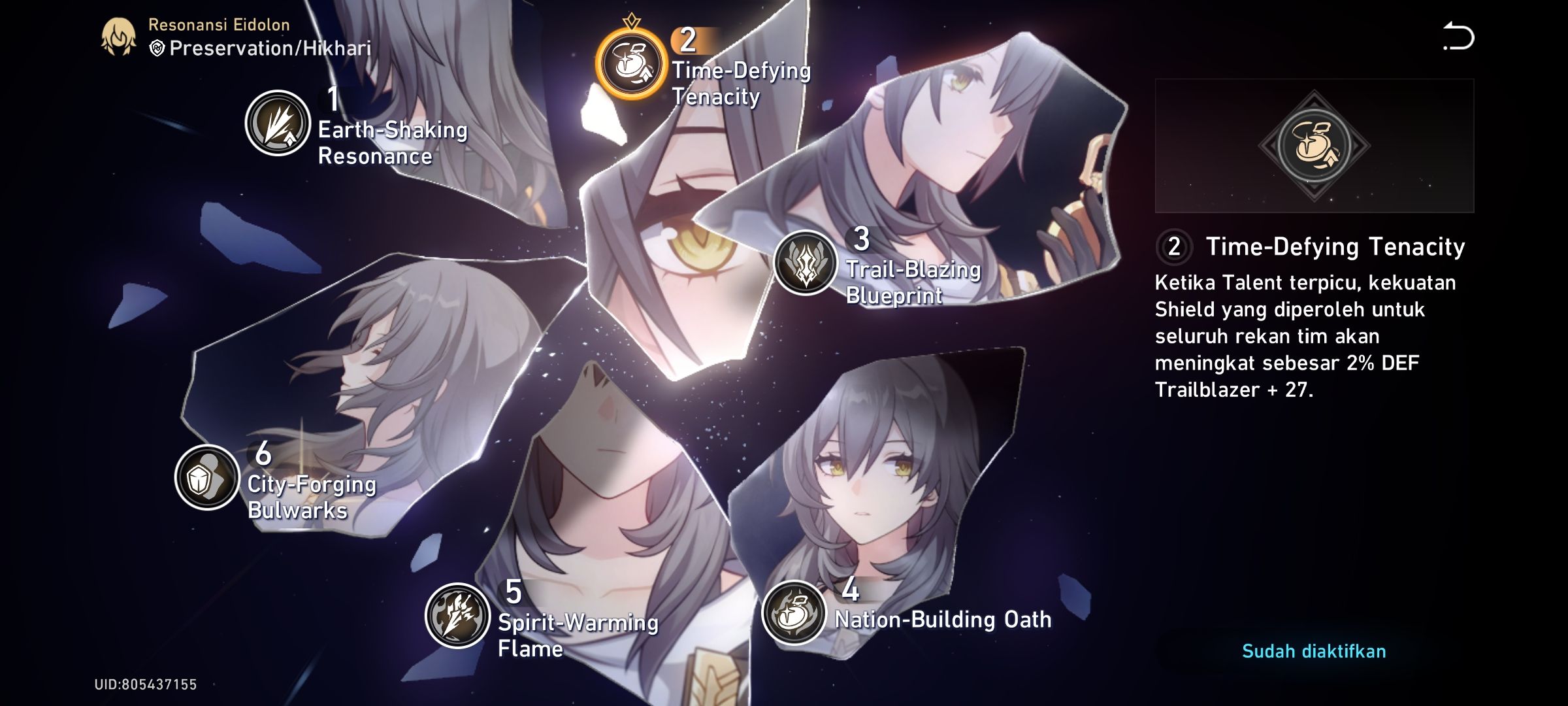Click the orange selection arrow above Eidolon 2
Image resolution: width=1568 pixels, height=706 pixels.
632,19
